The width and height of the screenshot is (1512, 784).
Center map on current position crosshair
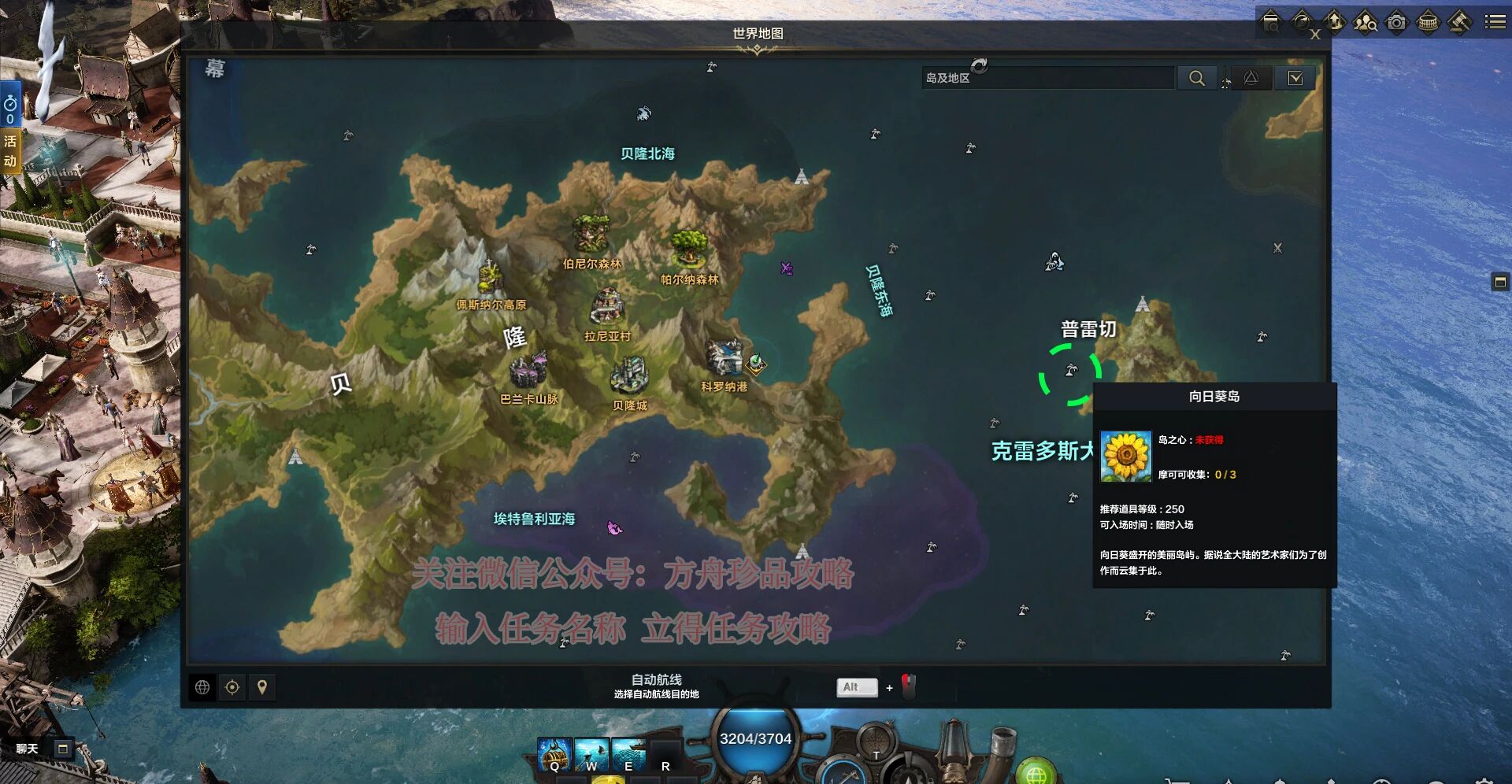click(232, 687)
